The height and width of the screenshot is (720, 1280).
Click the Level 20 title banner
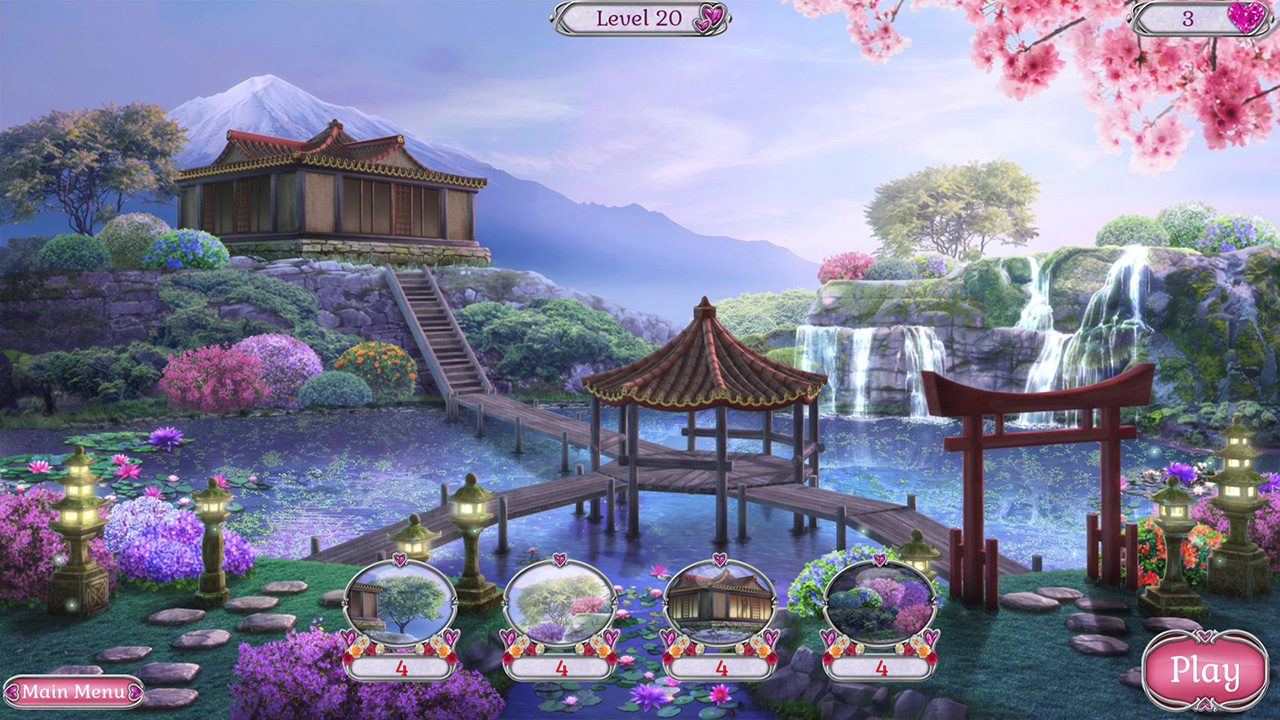tap(640, 17)
